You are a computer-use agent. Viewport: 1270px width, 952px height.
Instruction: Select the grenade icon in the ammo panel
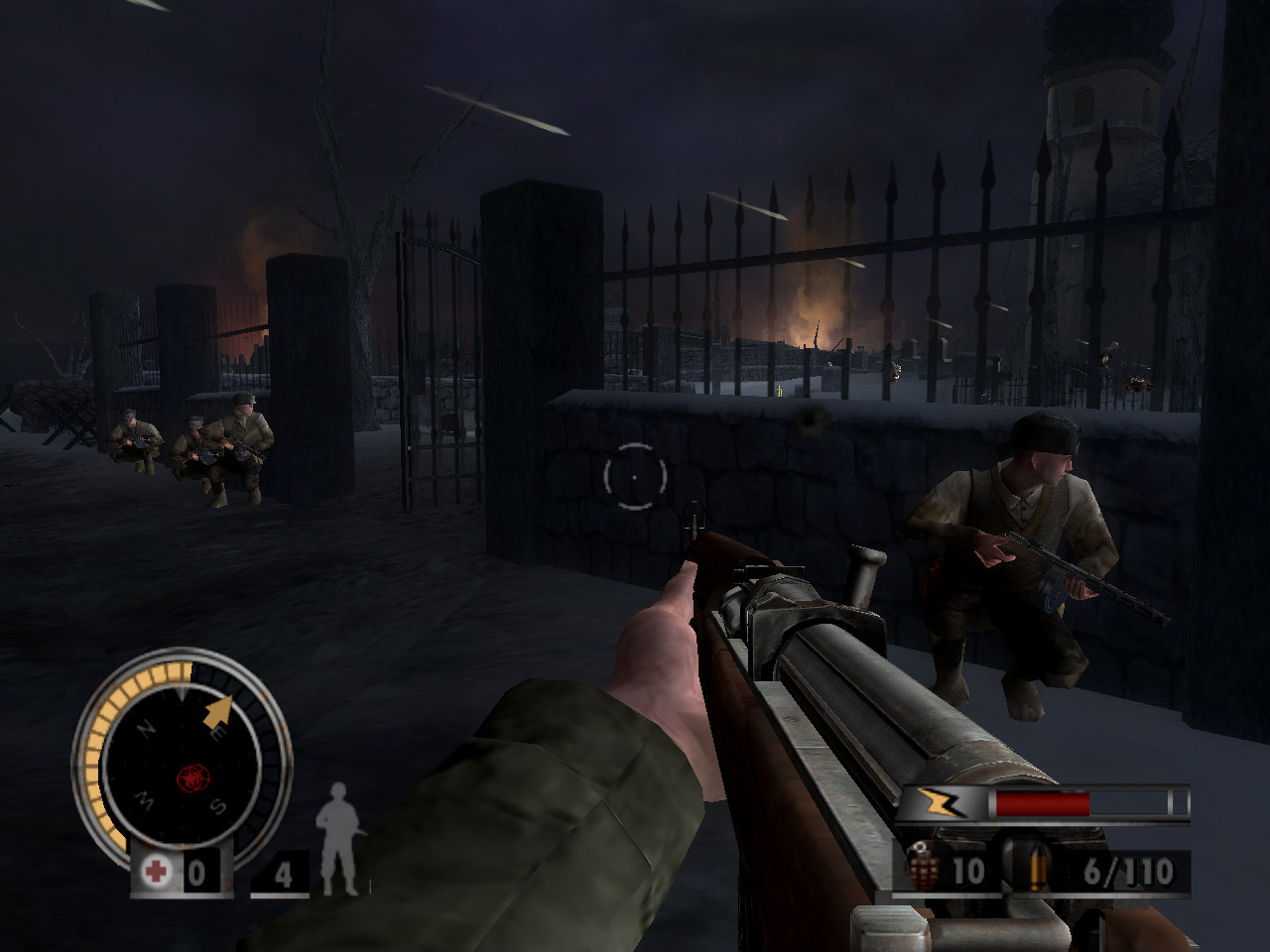point(923,866)
